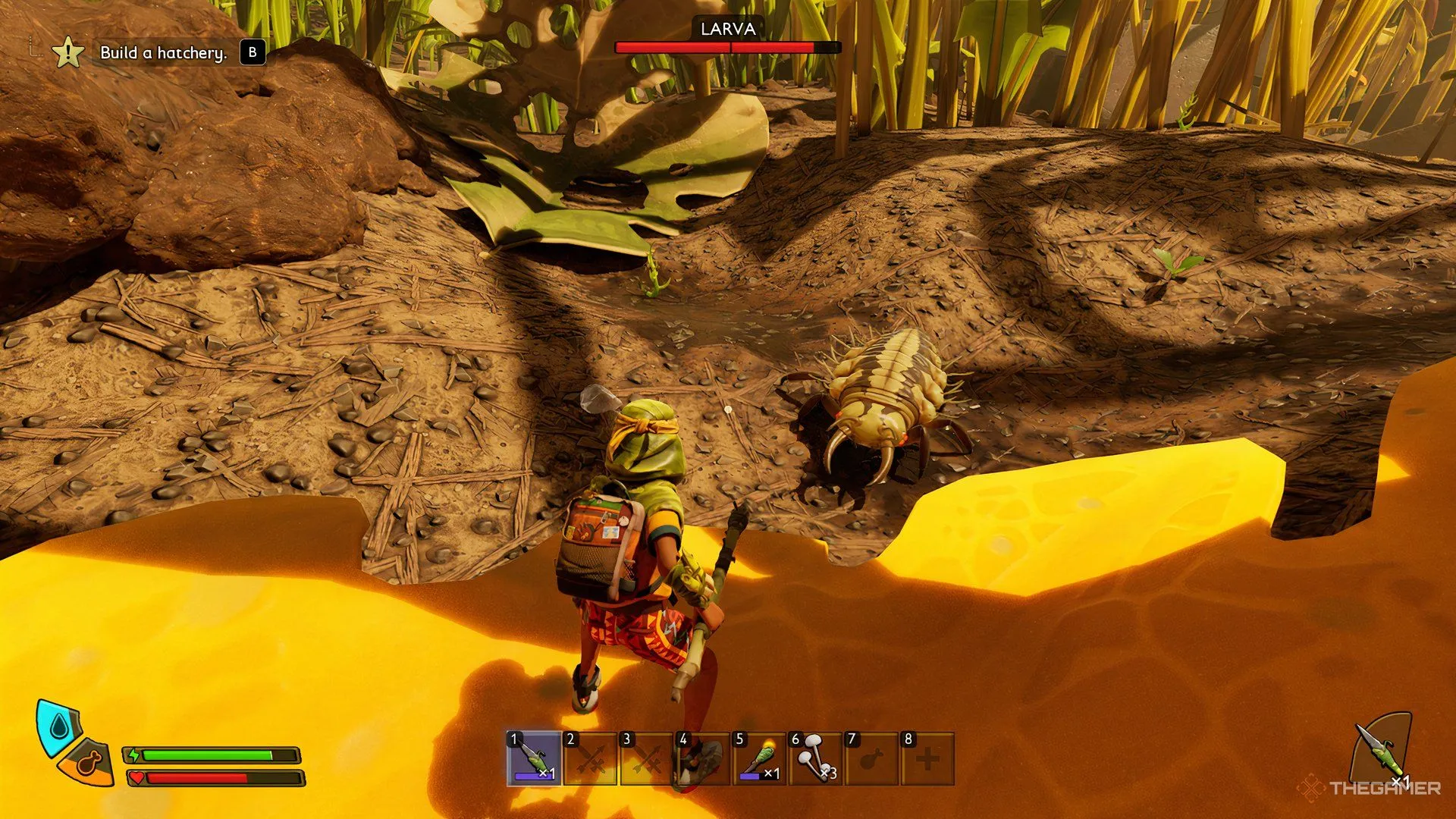Click the plus slot numbered 8
This screenshot has width=1456, height=819.
(x=927, y=758)
